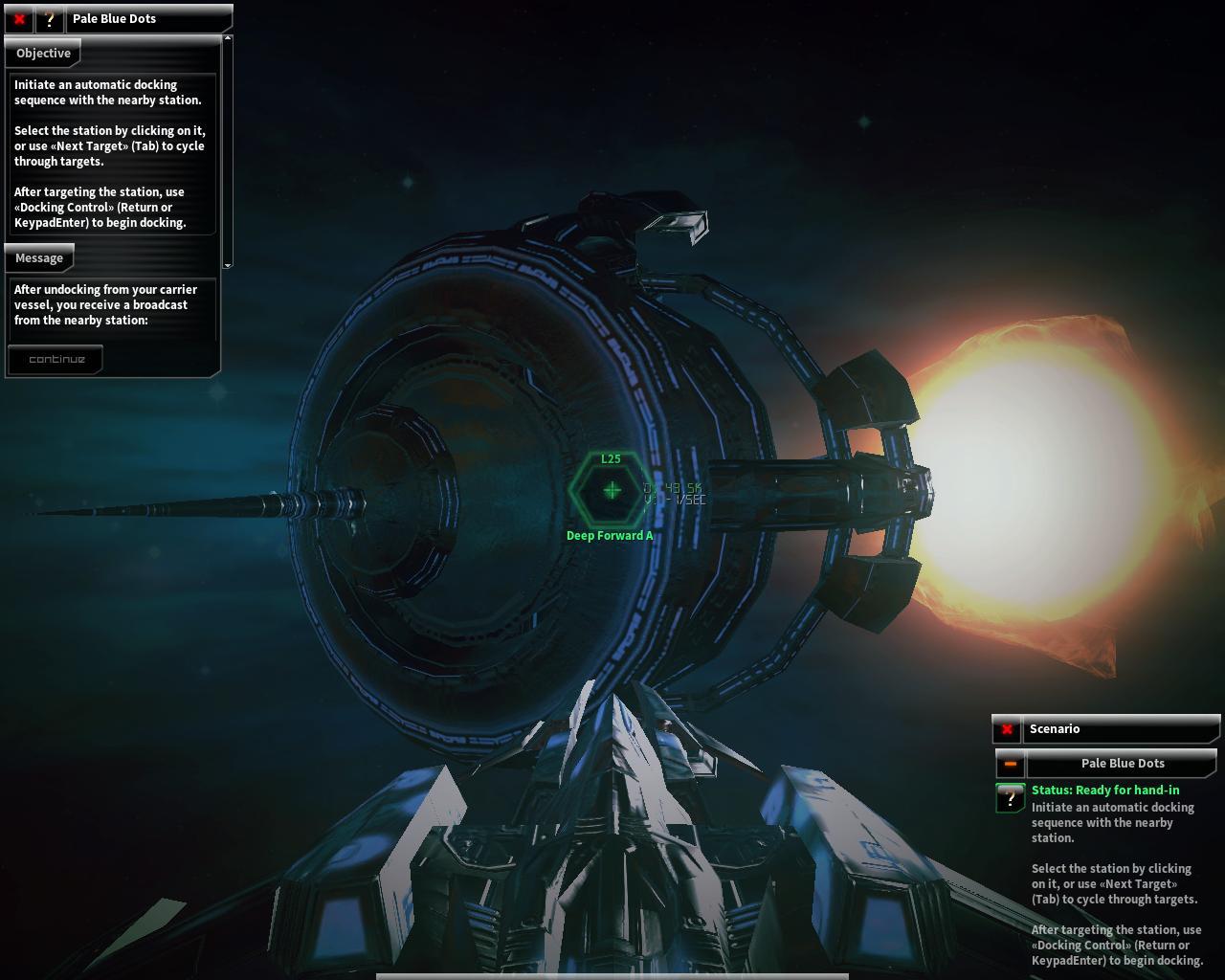Click the Pale Blue Dots scenario header bar
The height and width of the screenshot is (980, 1225).
[x=1122, y=764]
